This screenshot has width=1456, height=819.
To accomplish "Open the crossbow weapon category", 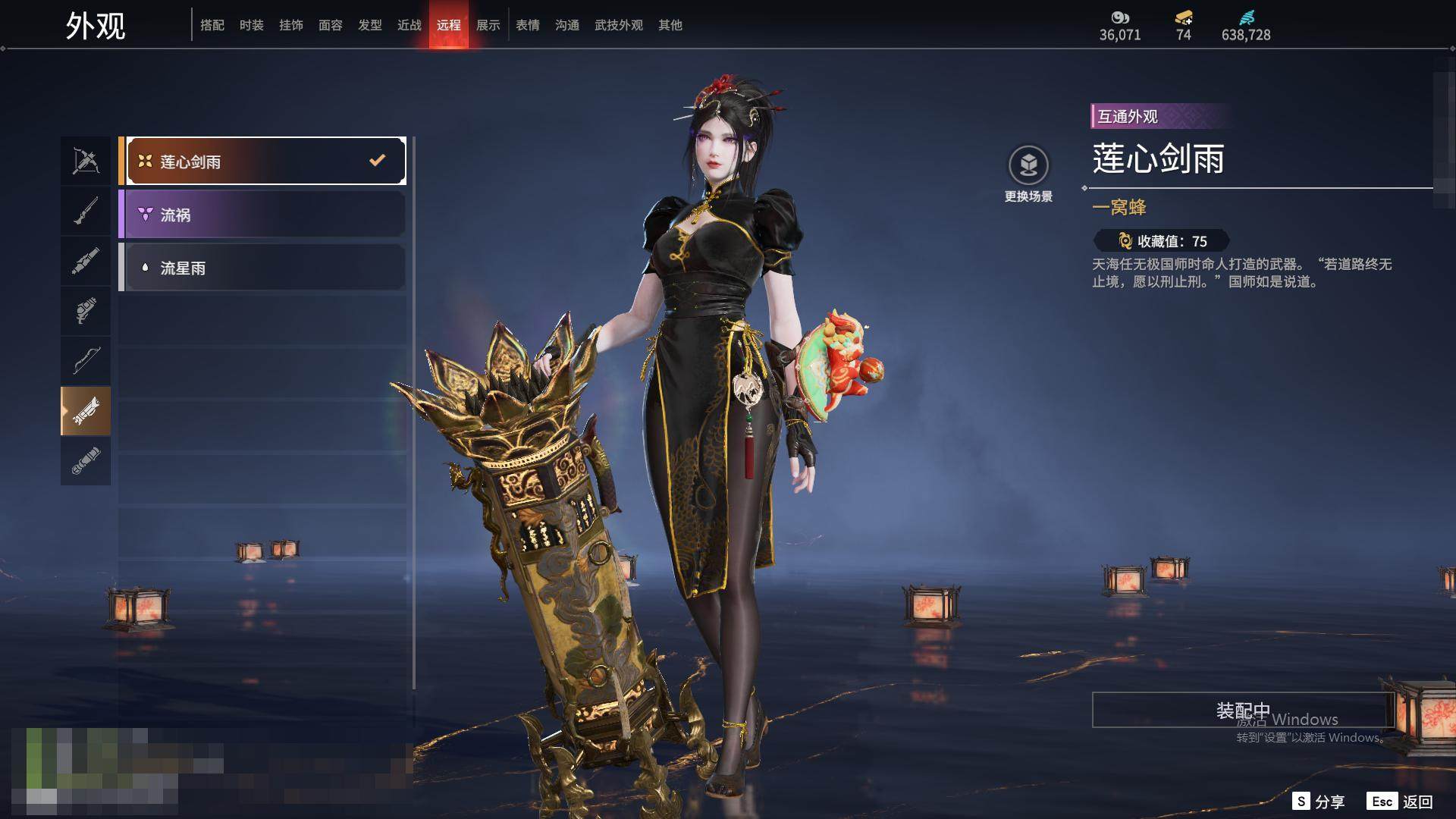I will pos(86,161).
